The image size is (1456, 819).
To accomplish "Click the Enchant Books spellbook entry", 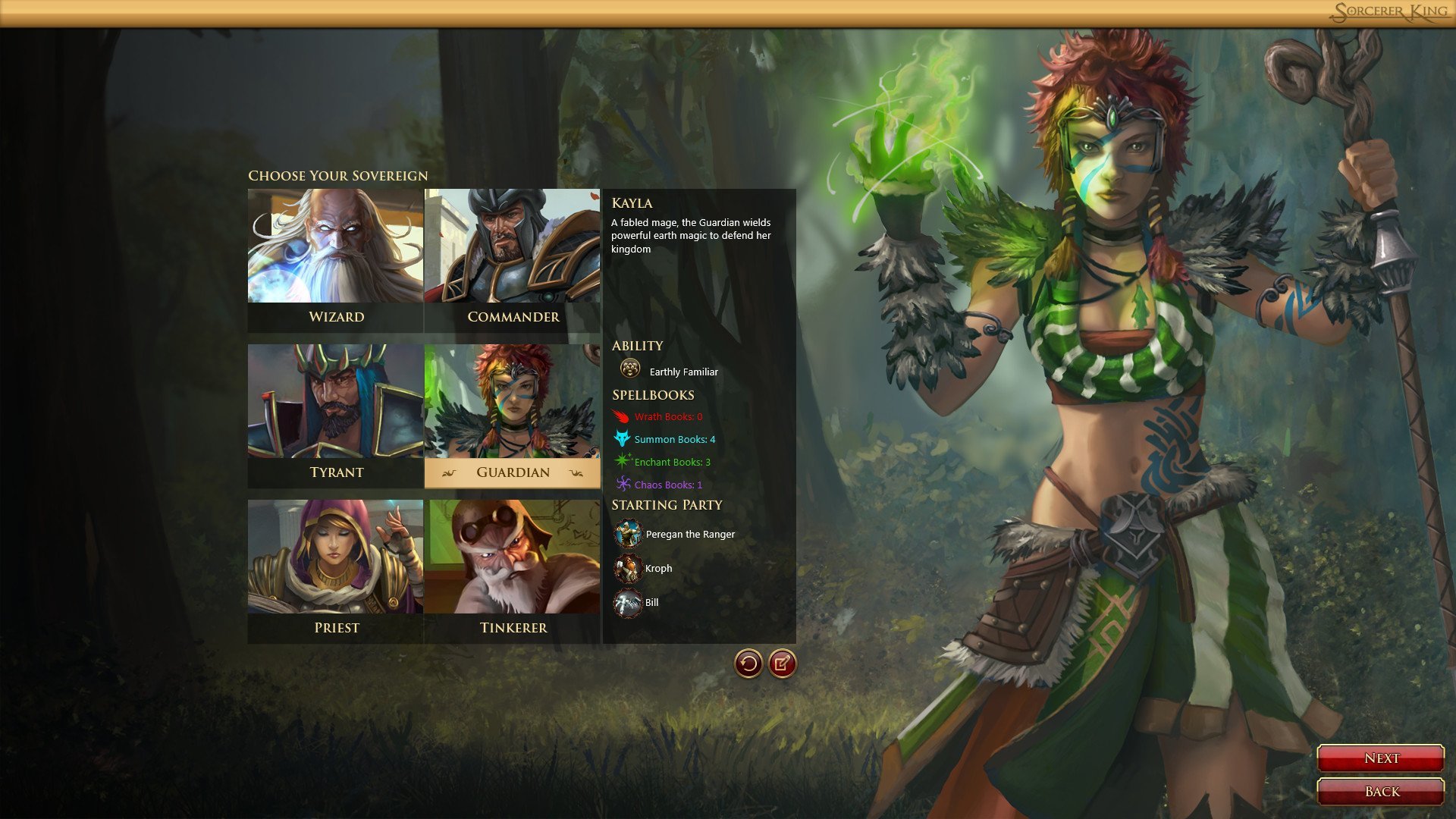I will 671,462.
